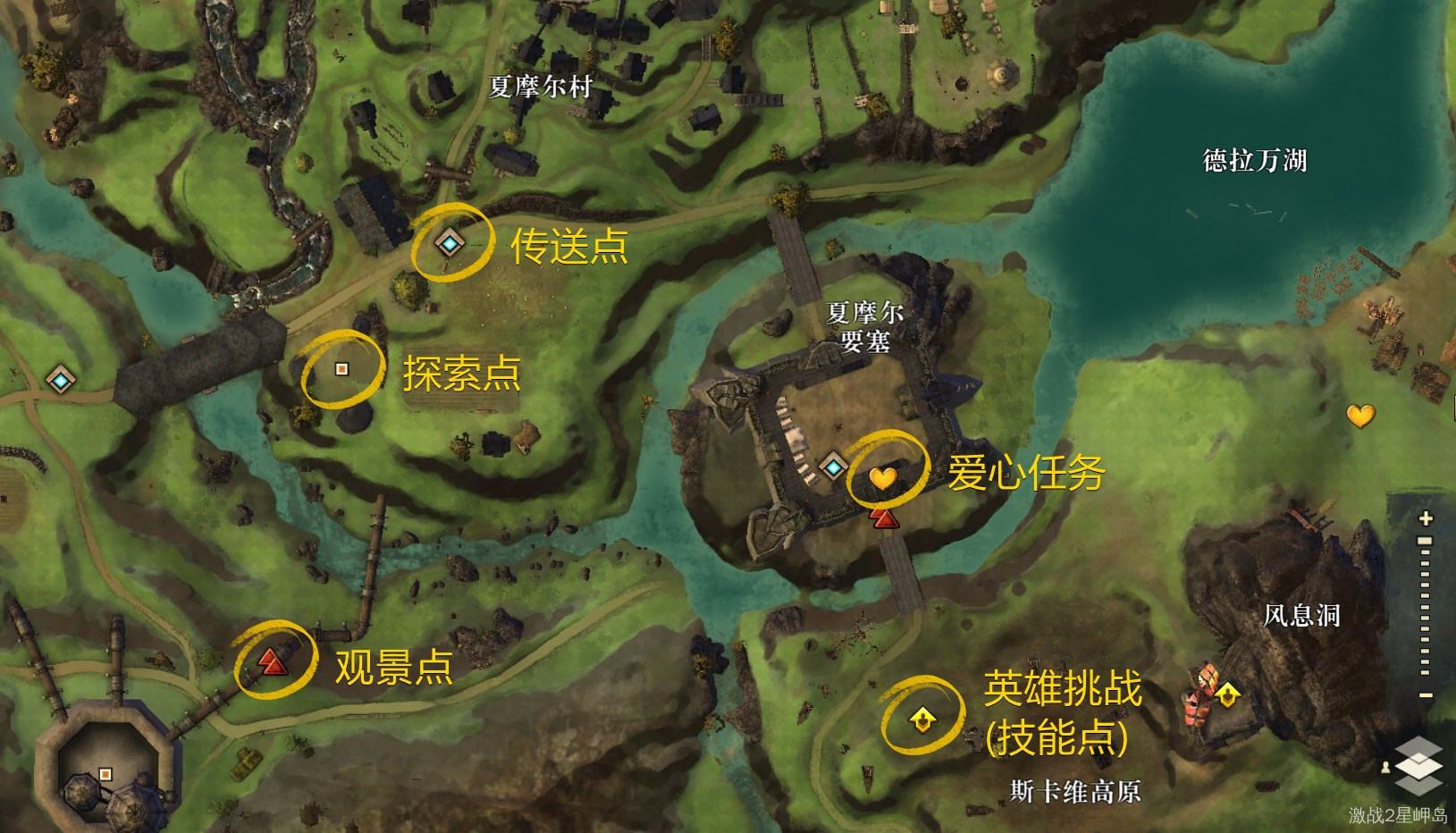This screenshot has height=833, width=1456.
Task: Click the circled 探索点 point of interest marker
Action: (341, 368)
